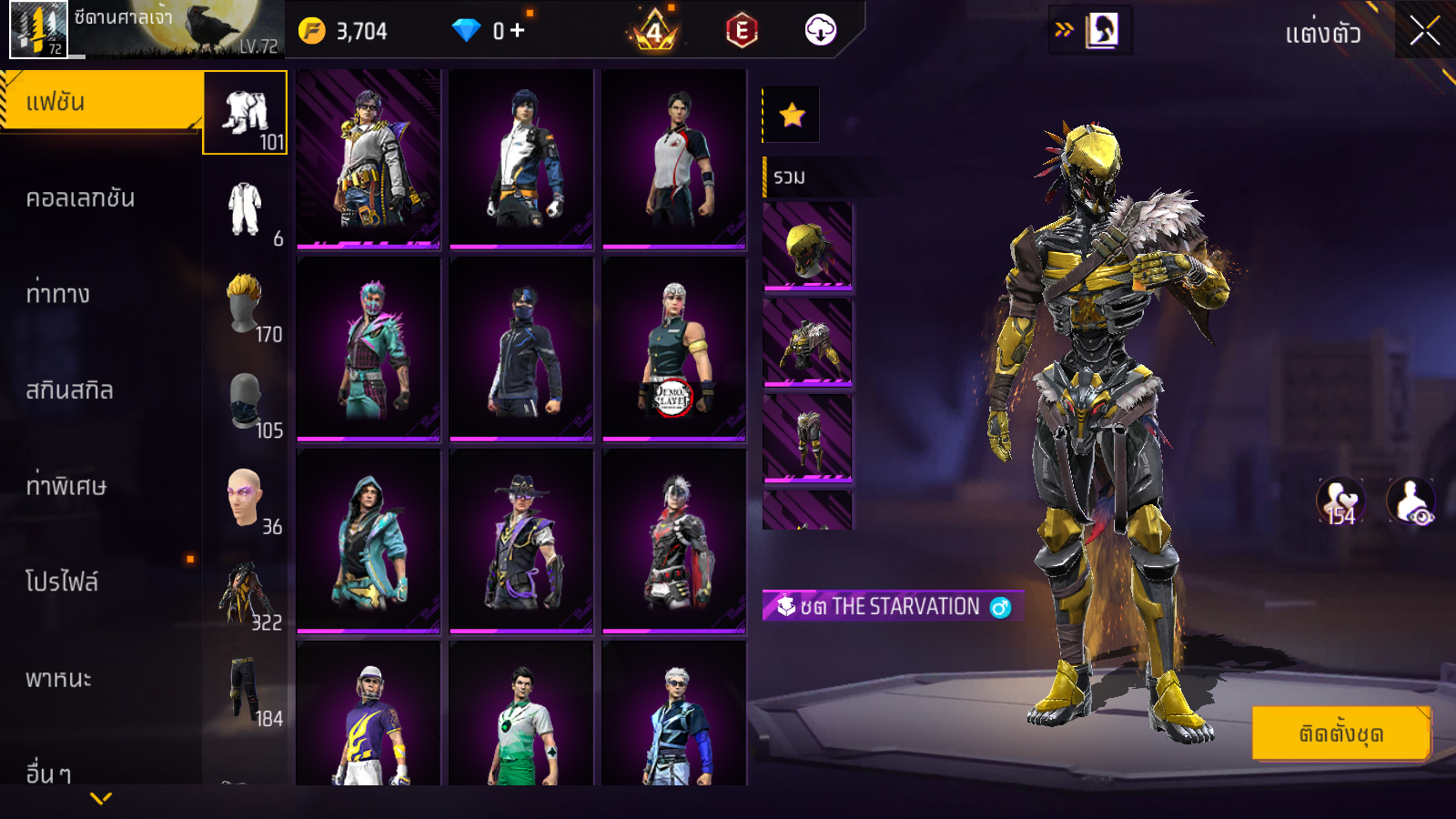Go to the โปรไฟล์ tab
The width and height of the screenshot is (1456, 819).
tap(62, 582)
